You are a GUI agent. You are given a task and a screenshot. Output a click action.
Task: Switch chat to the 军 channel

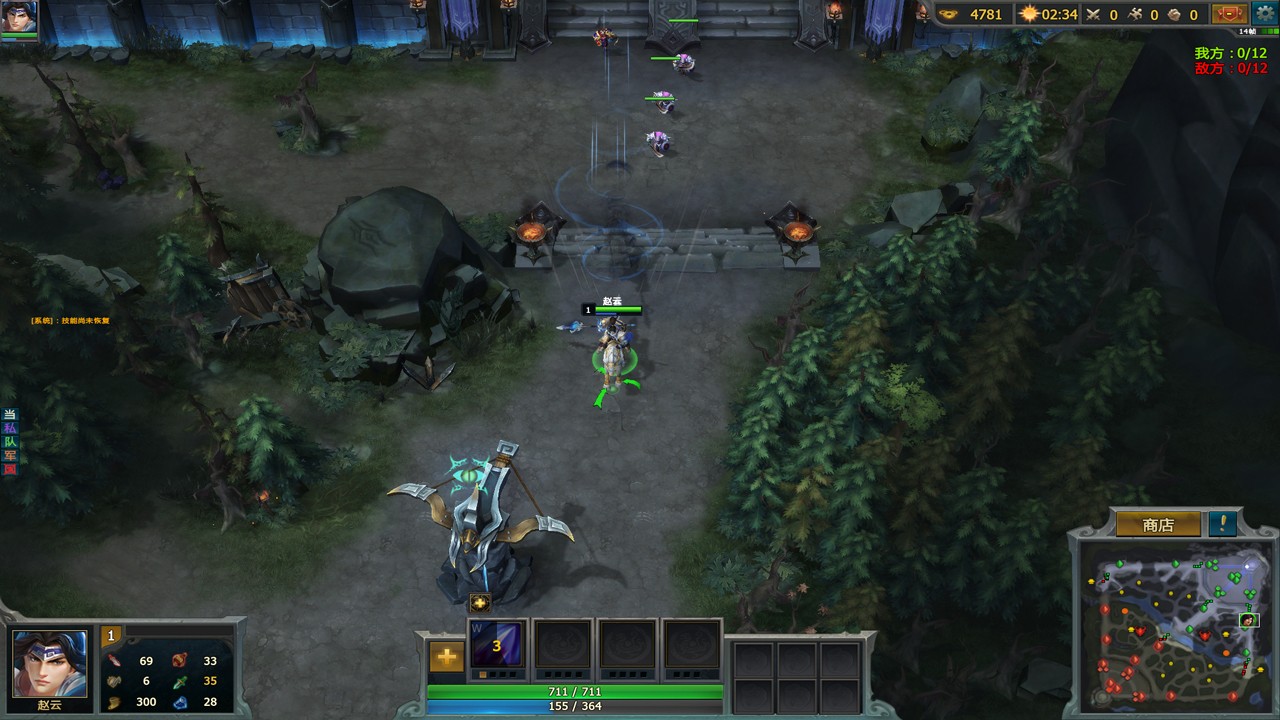tap(10, 455)
